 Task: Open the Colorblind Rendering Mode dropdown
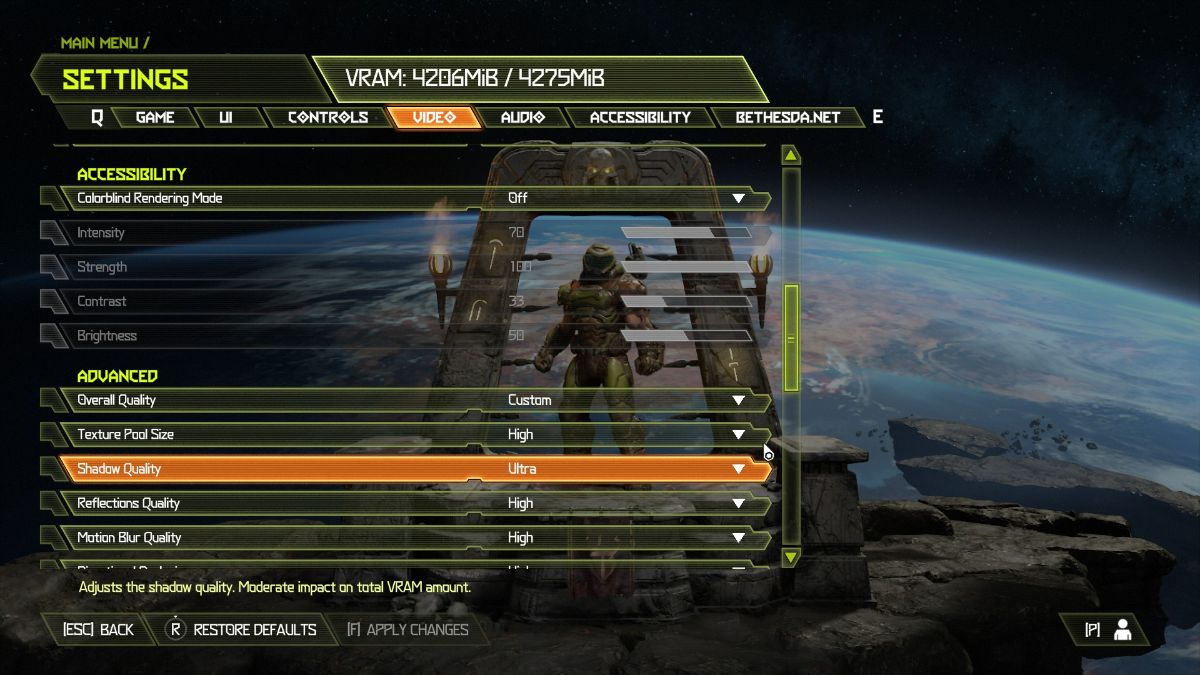click(738, 198)
